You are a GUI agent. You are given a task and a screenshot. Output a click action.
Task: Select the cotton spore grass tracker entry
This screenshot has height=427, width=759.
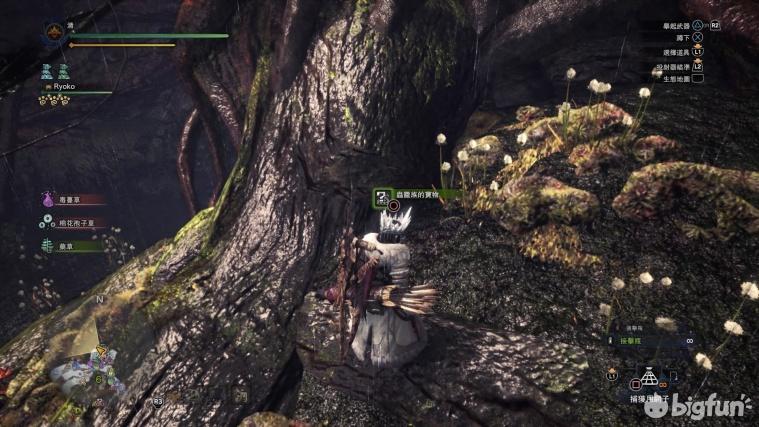point(74,223)
